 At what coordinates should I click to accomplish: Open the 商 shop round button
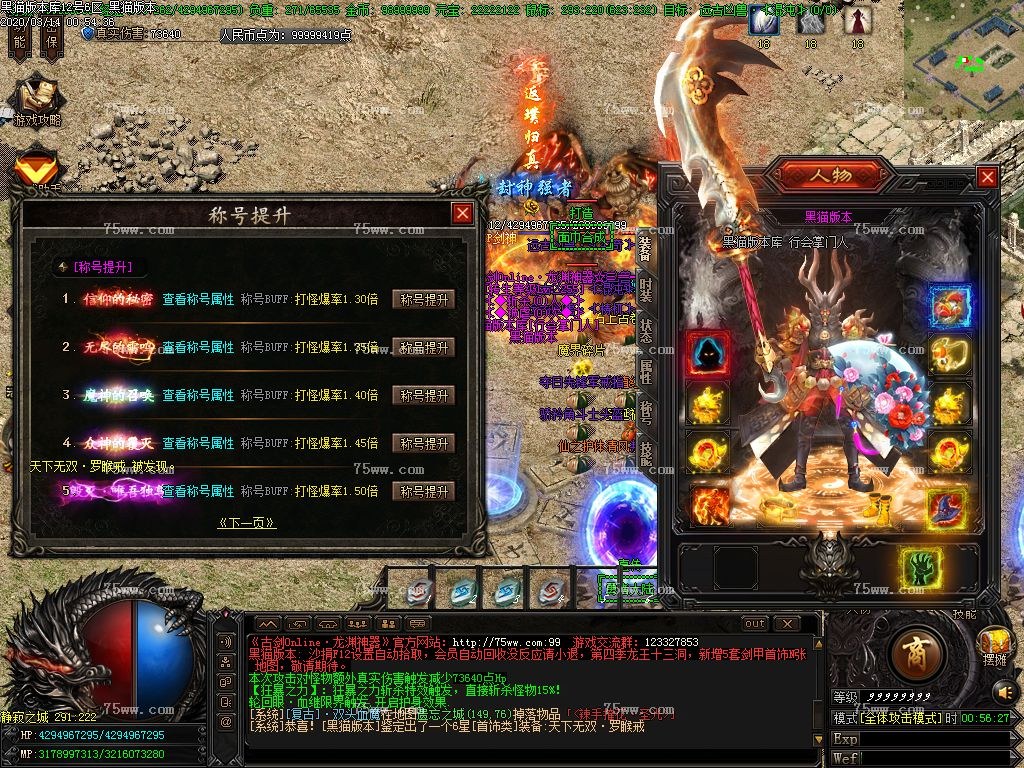pyautogui.click(x=917, y=653)
